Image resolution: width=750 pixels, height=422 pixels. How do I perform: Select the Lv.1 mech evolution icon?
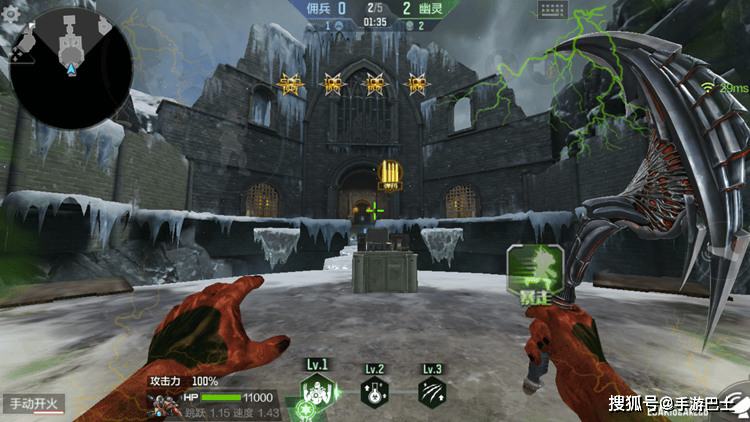[x=316, y=389]
